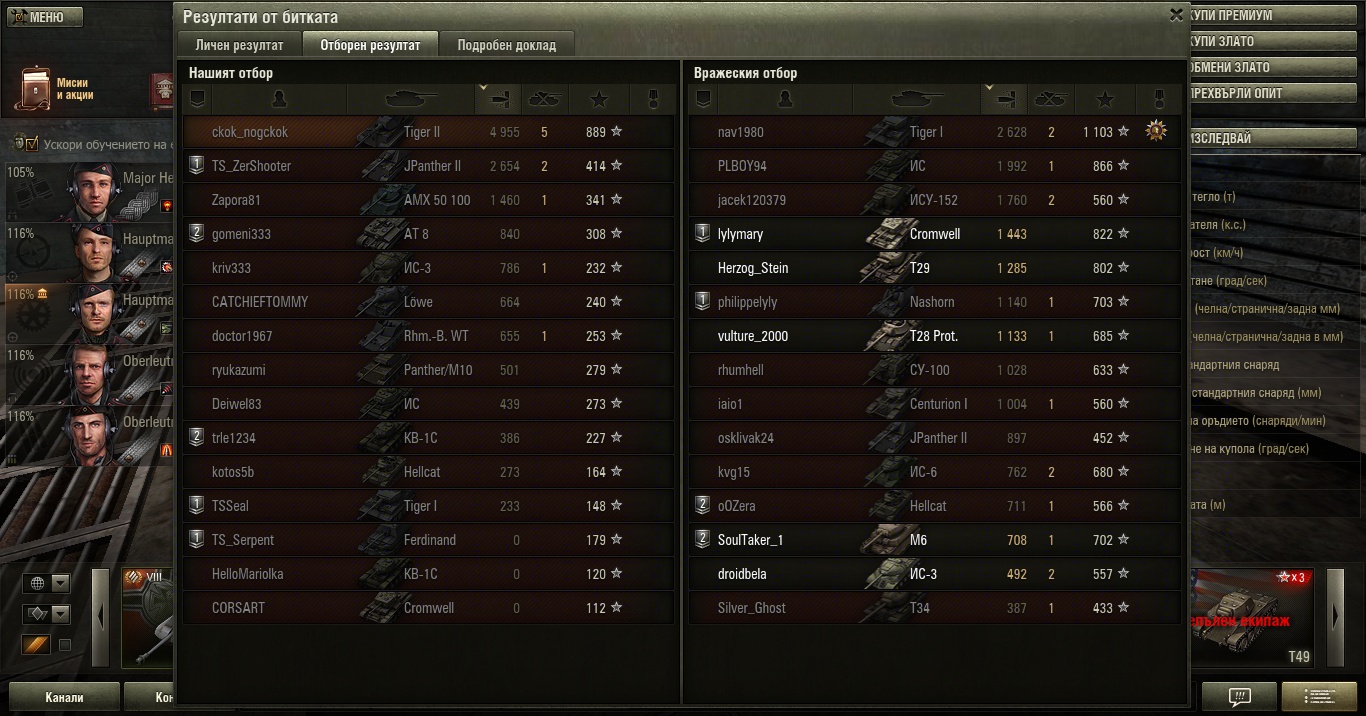Switch to the Личен резултат tab

(x=240, y=45)
